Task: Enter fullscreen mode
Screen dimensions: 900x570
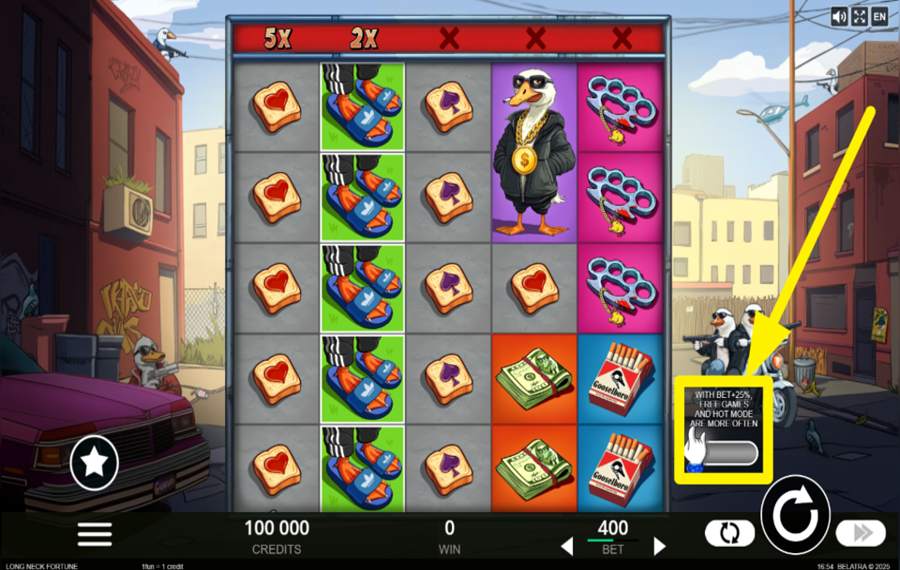Action: (x=859, y=16)
